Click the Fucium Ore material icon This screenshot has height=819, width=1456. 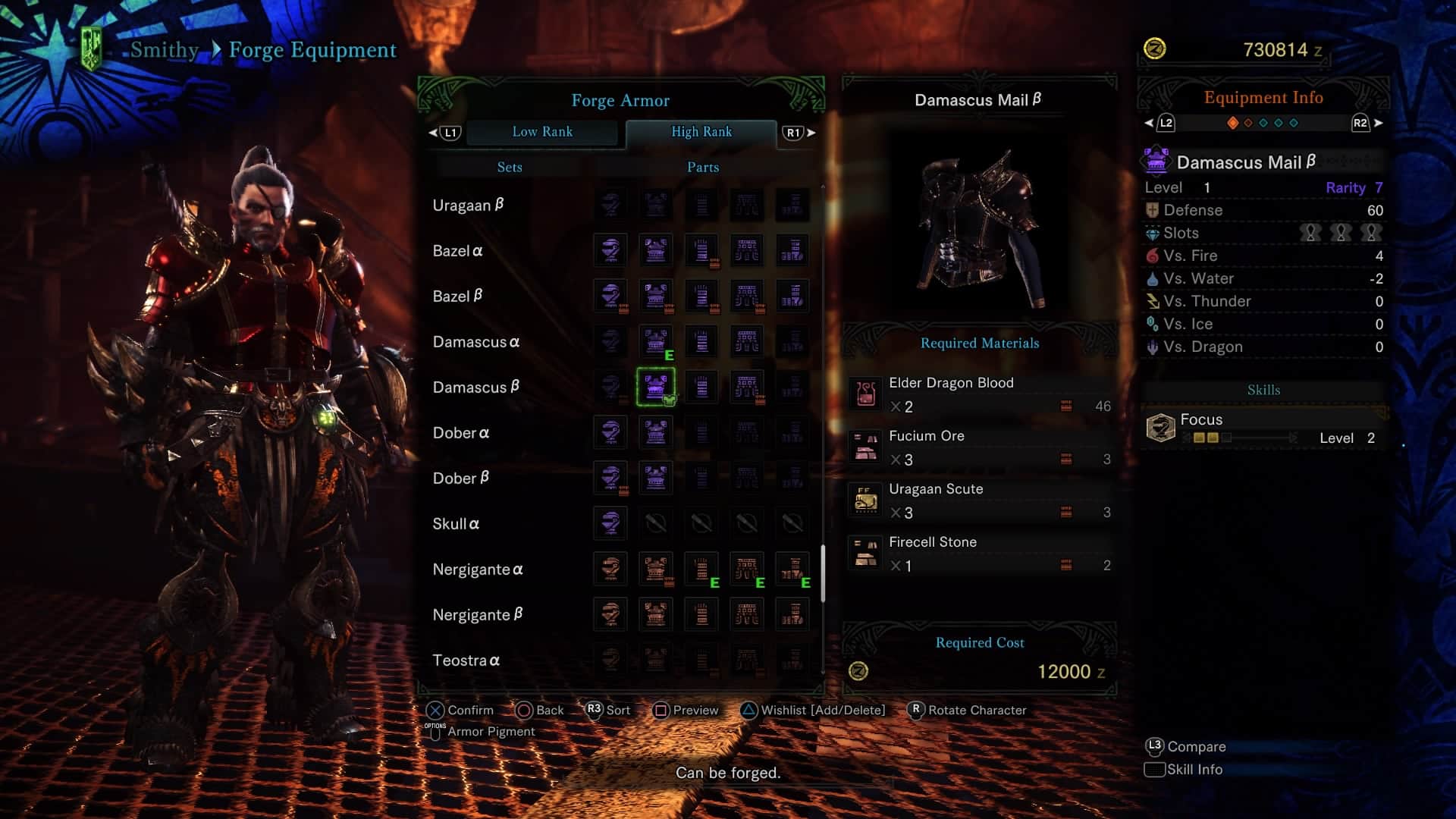point(865,447)
